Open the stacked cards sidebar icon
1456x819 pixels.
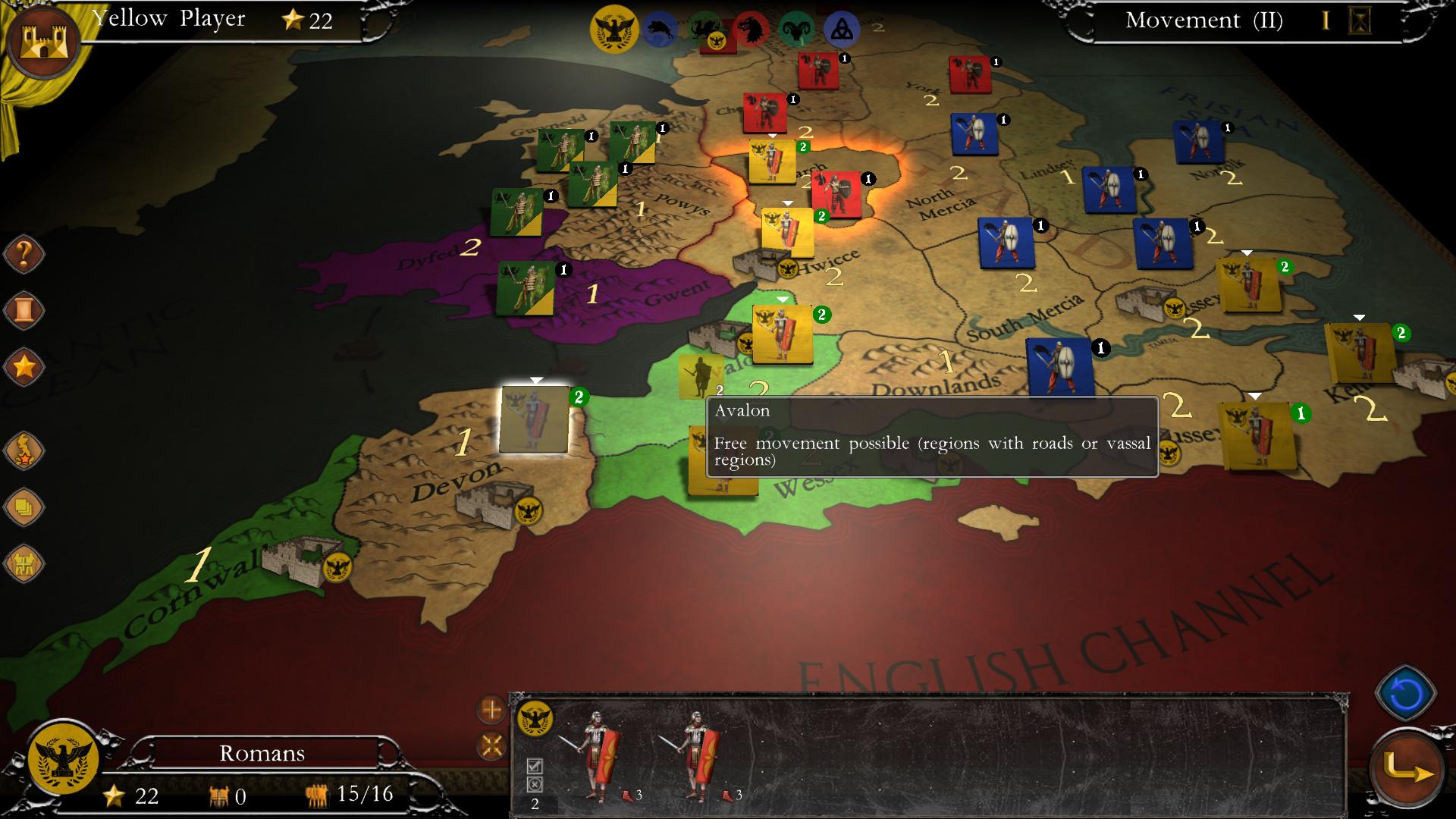click(x=23, y=504)
